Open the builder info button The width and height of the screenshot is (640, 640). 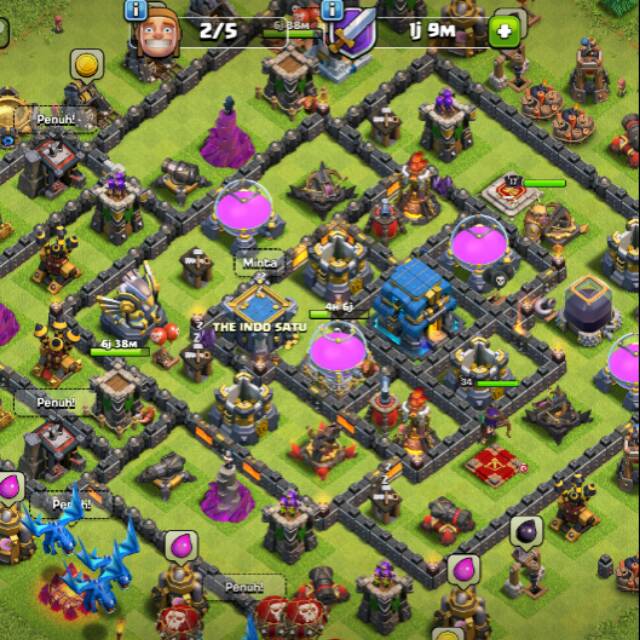pos(135,9)
